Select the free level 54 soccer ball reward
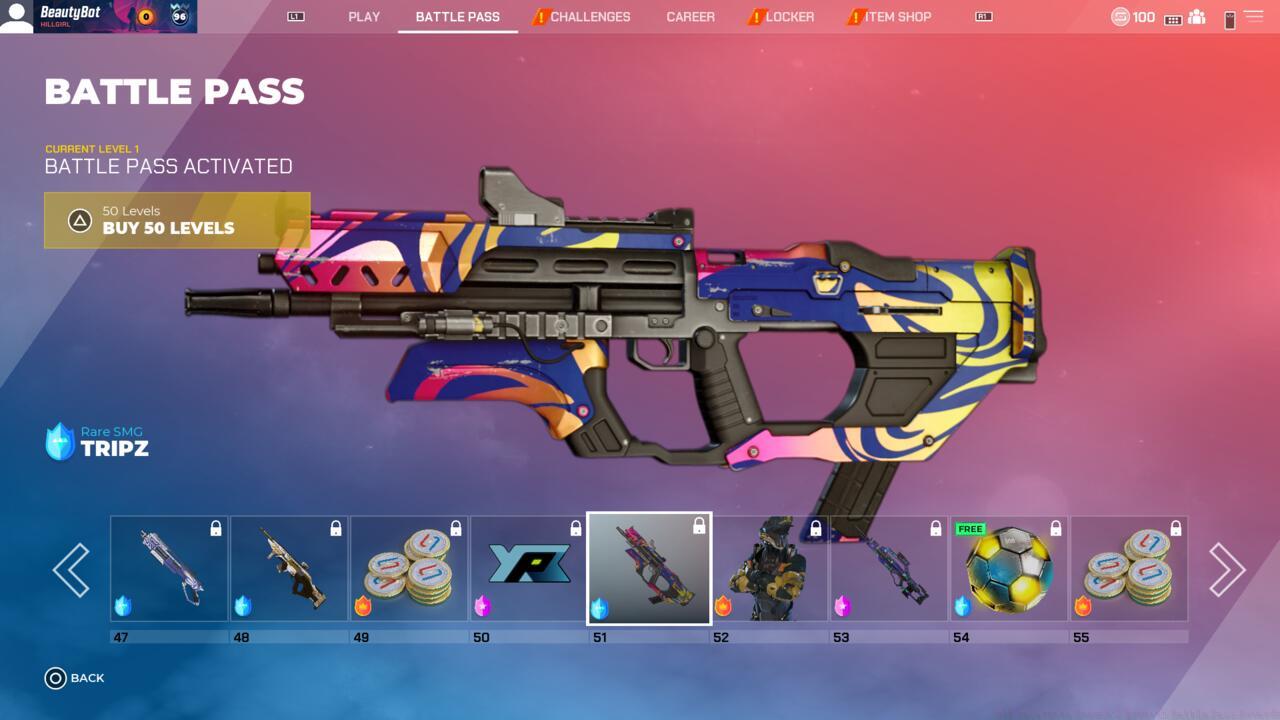The image size is (1280, 720). click(x=1009, y=569)
